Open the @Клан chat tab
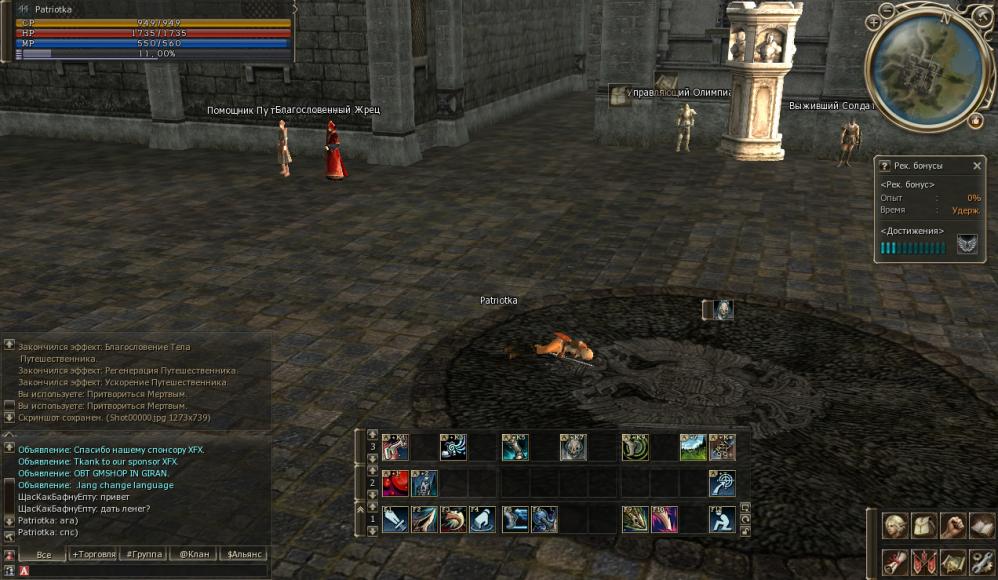The width and height of the screenshot is (998, 580). click(x=194, y=554)
